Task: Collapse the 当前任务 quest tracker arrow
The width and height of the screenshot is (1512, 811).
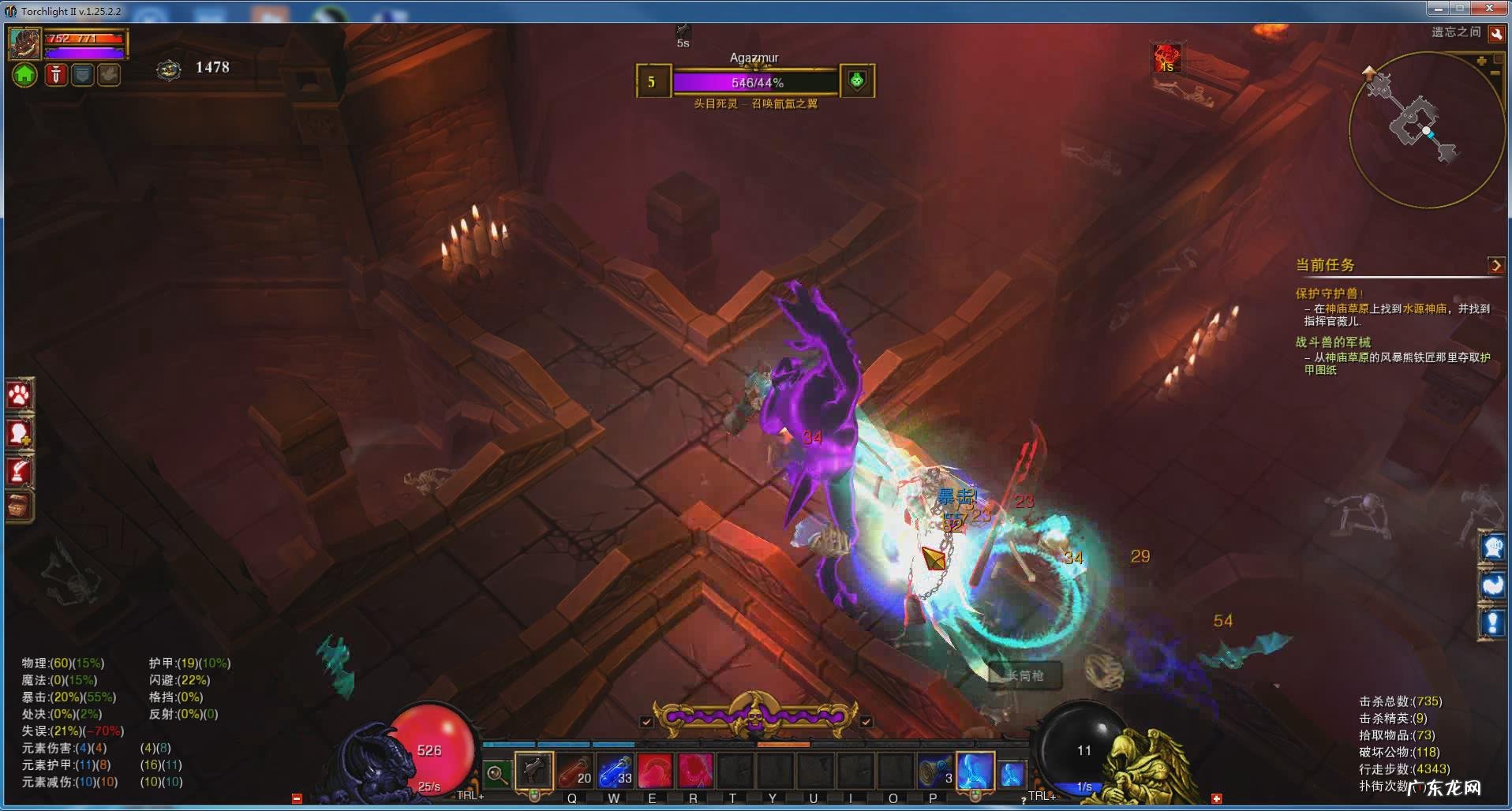Action: [1495, 265]
